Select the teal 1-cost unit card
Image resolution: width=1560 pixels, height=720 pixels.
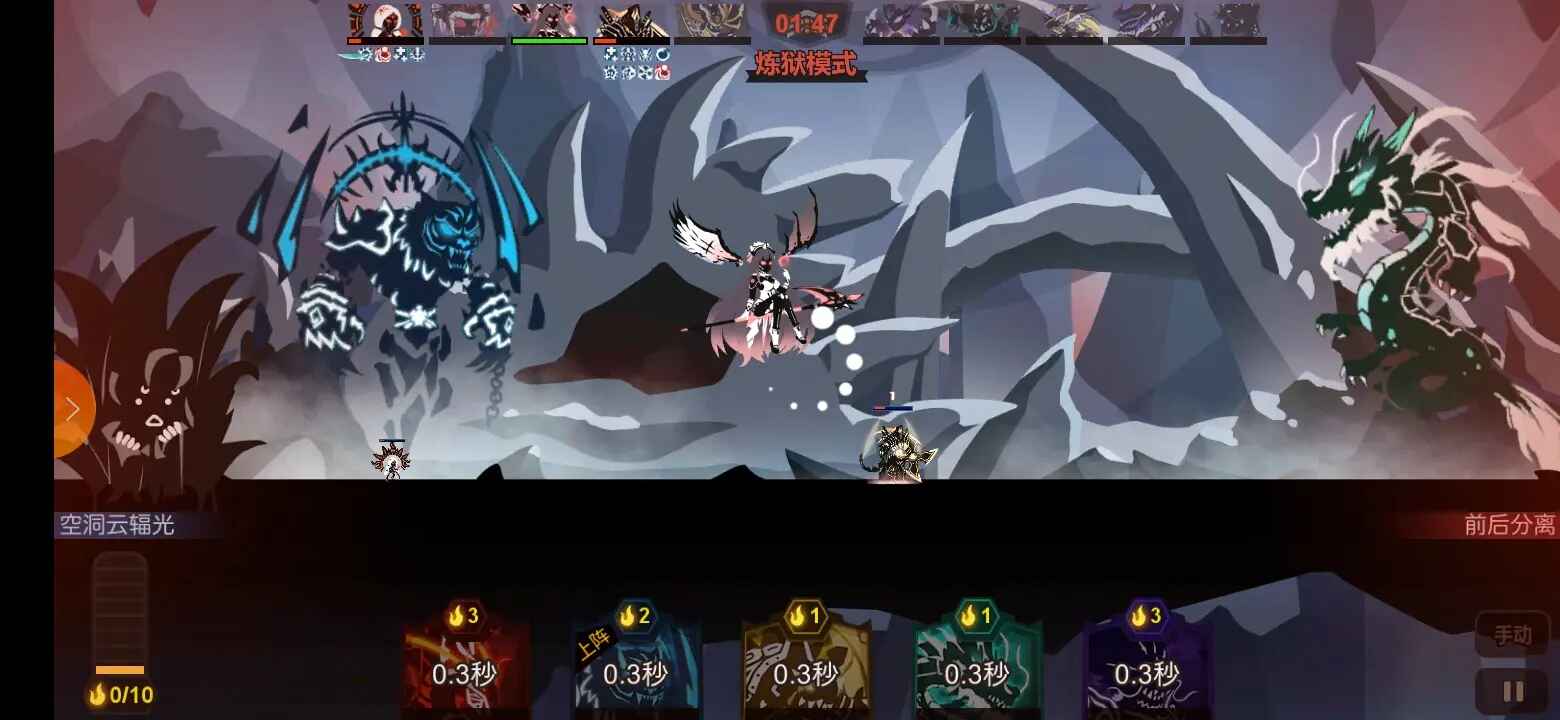[979, 660]
